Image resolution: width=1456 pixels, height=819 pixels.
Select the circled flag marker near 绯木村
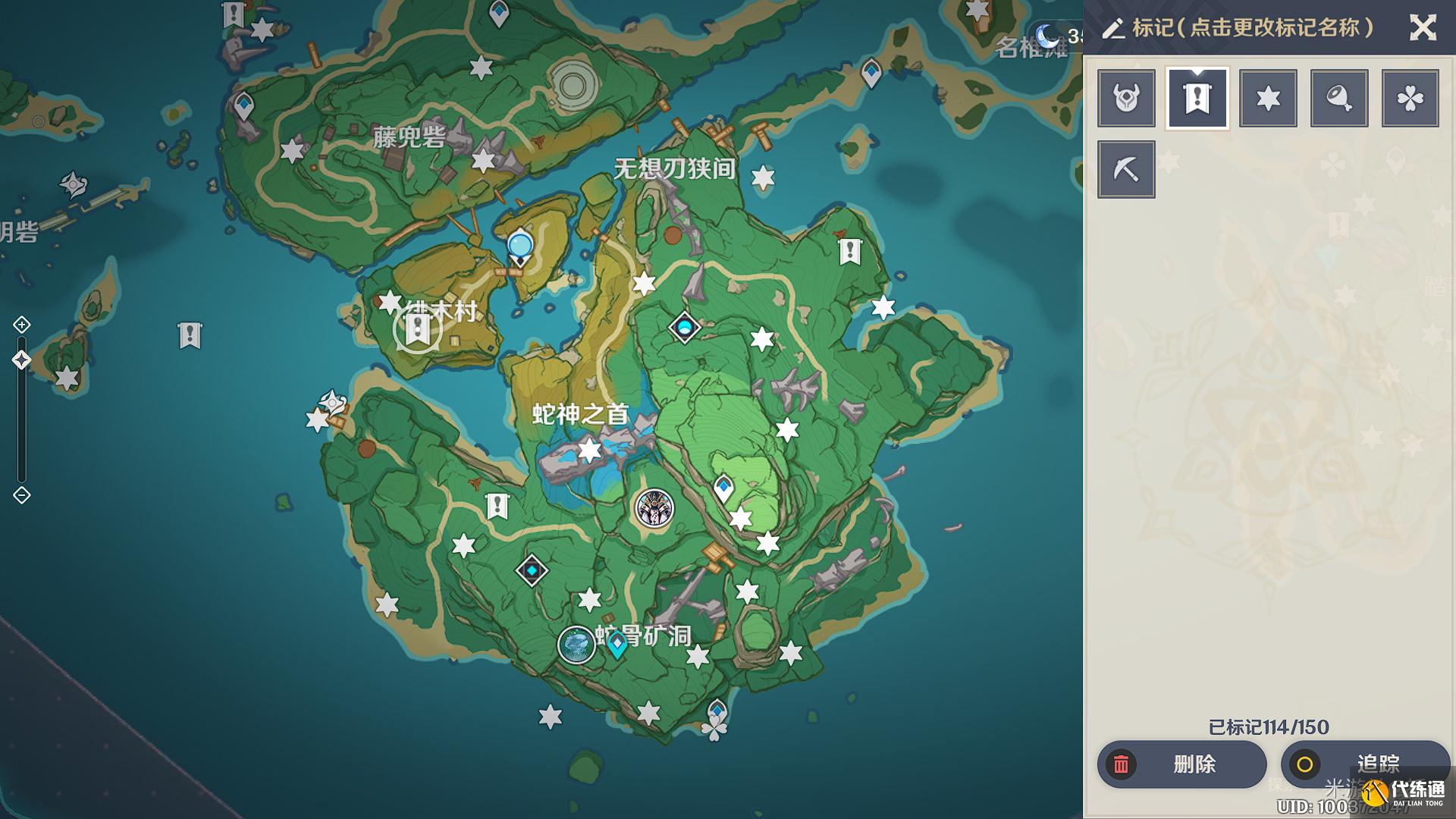pos(417,331)
